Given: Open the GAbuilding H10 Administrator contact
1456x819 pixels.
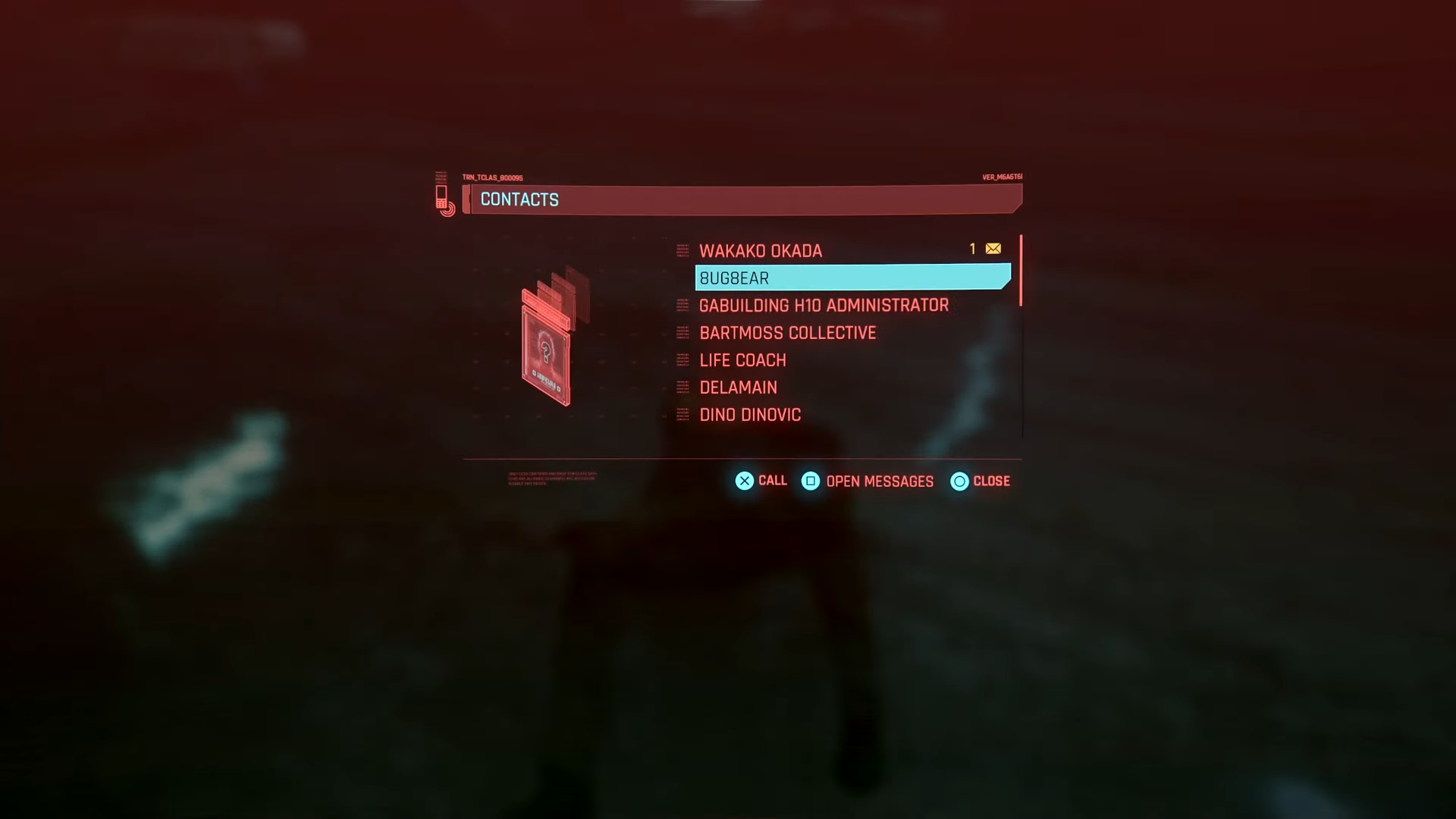Looking at the screenshot, I should [824, 306].
